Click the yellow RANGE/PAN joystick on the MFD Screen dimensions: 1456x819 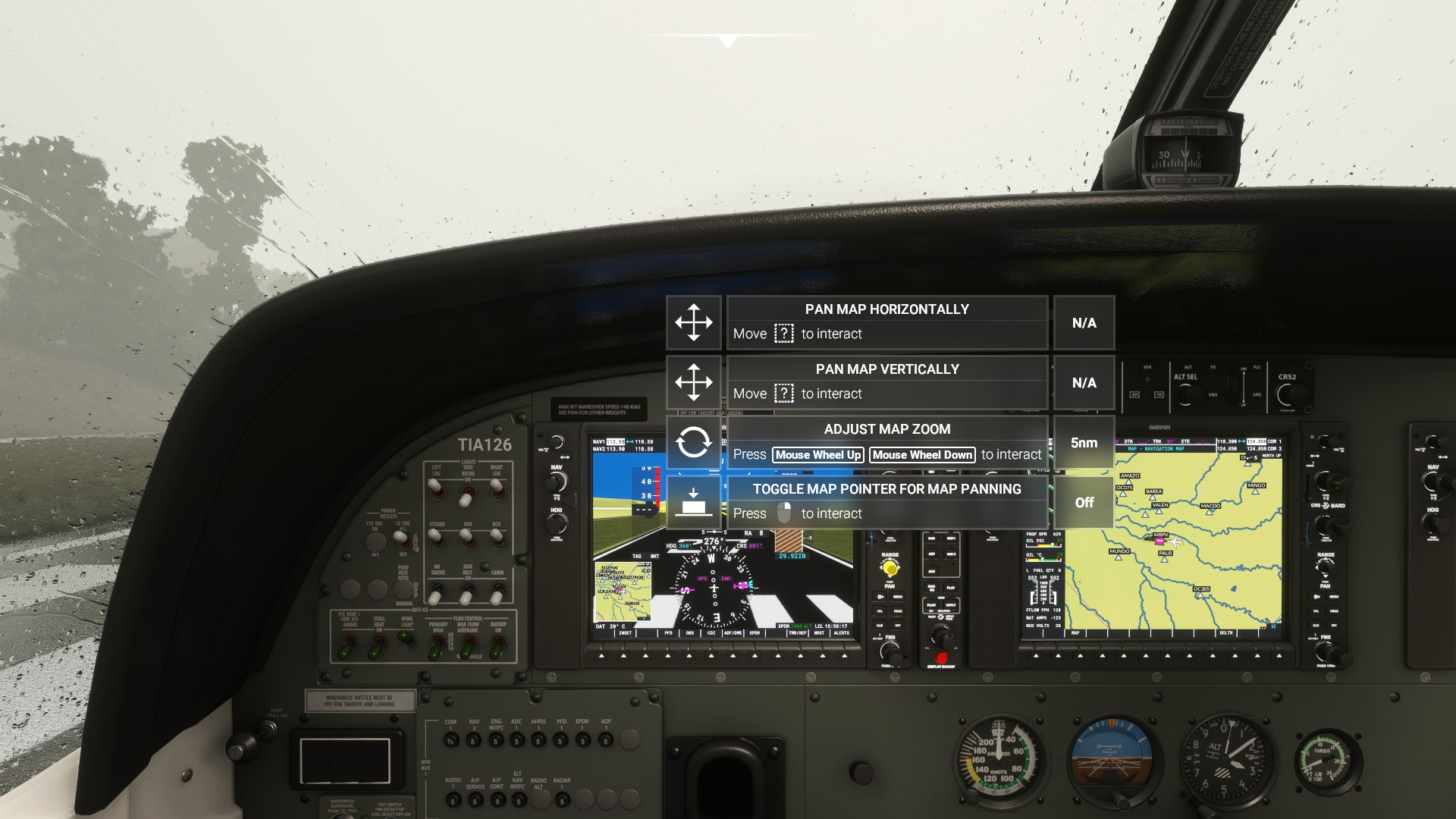point(890,567)
